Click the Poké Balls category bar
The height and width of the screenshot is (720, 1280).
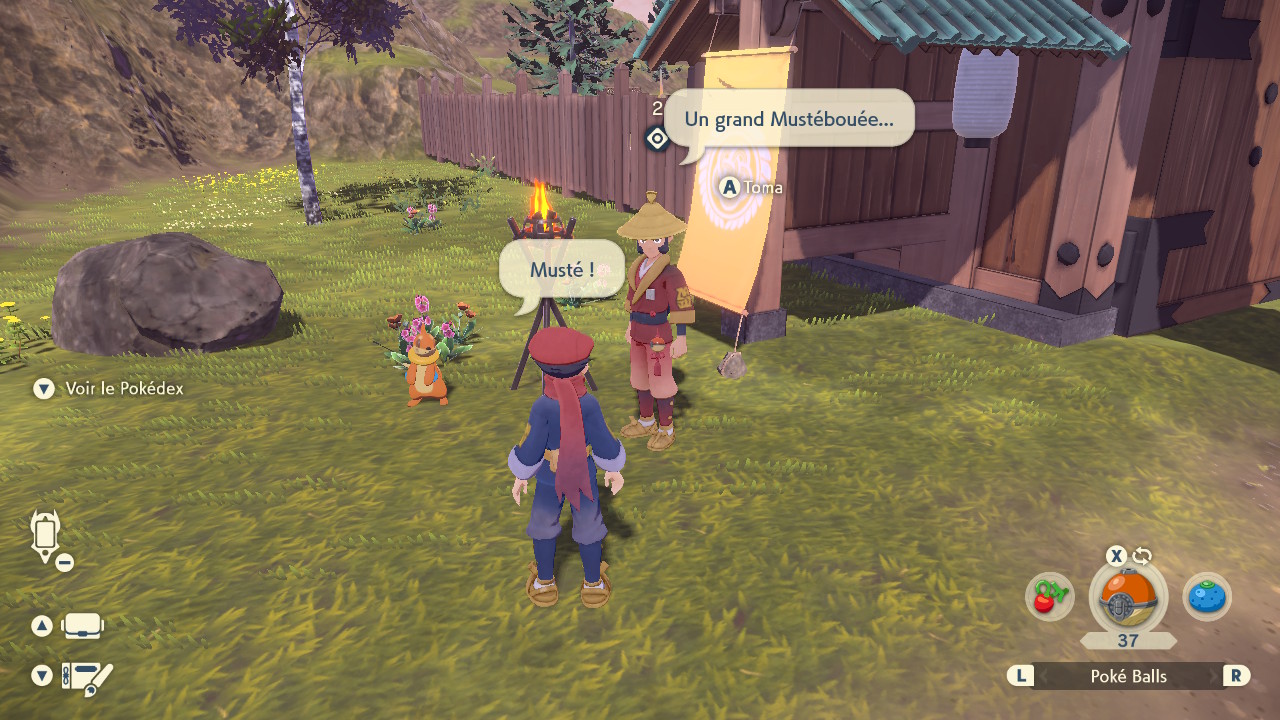1128,676
